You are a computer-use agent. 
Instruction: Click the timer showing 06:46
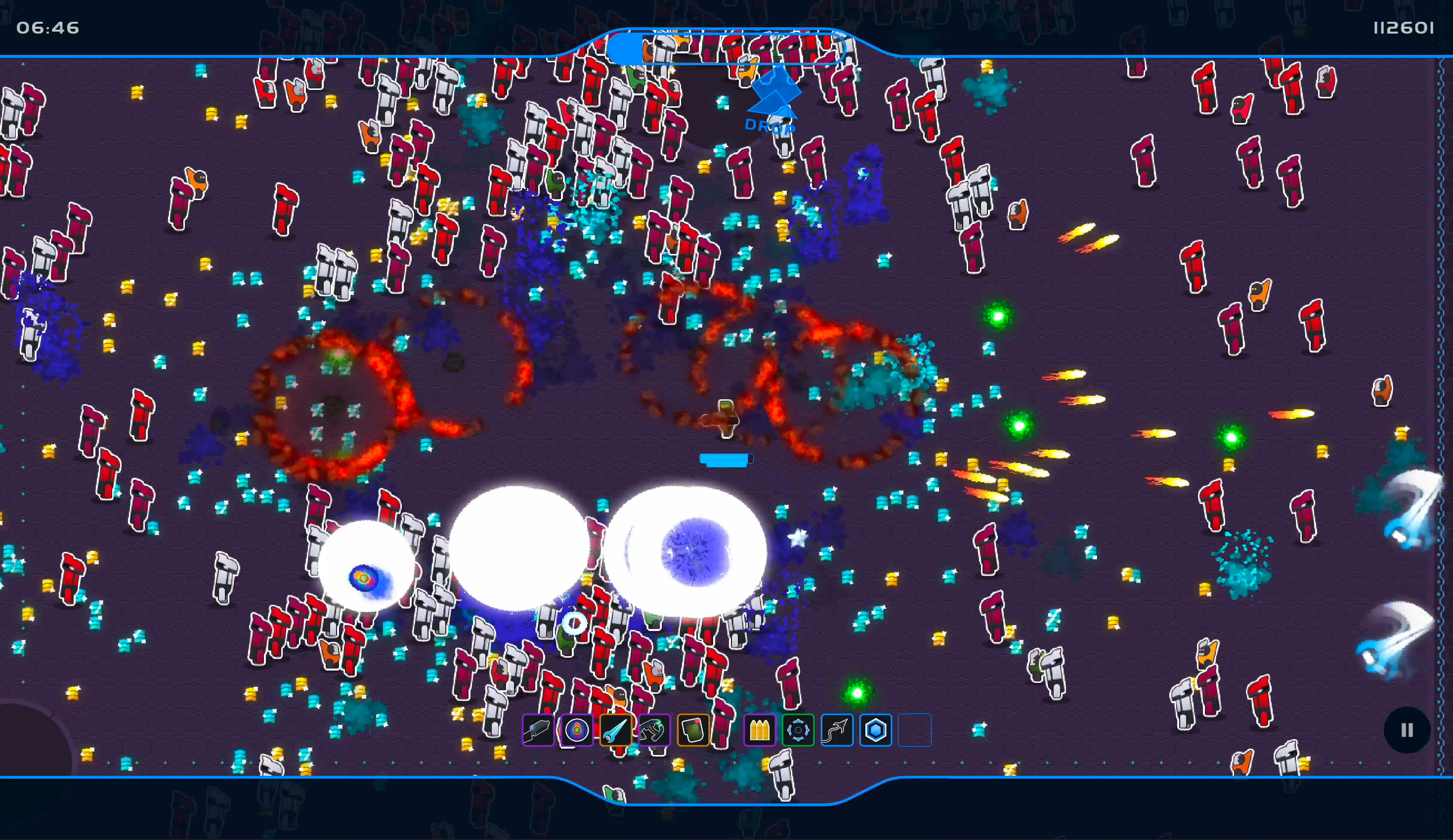(48, 28)
